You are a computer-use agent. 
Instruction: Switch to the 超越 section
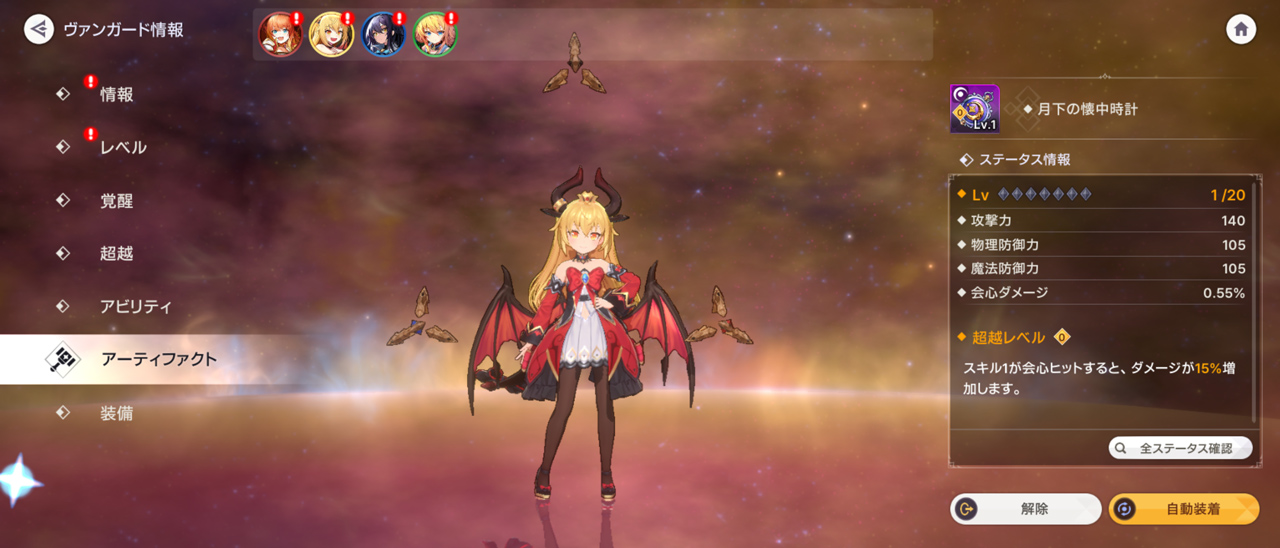(x=116, y=253)
